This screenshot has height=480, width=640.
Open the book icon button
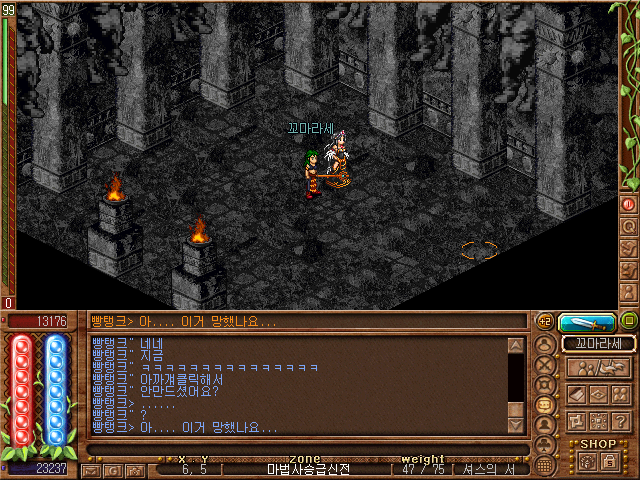[x=577, y=394]
